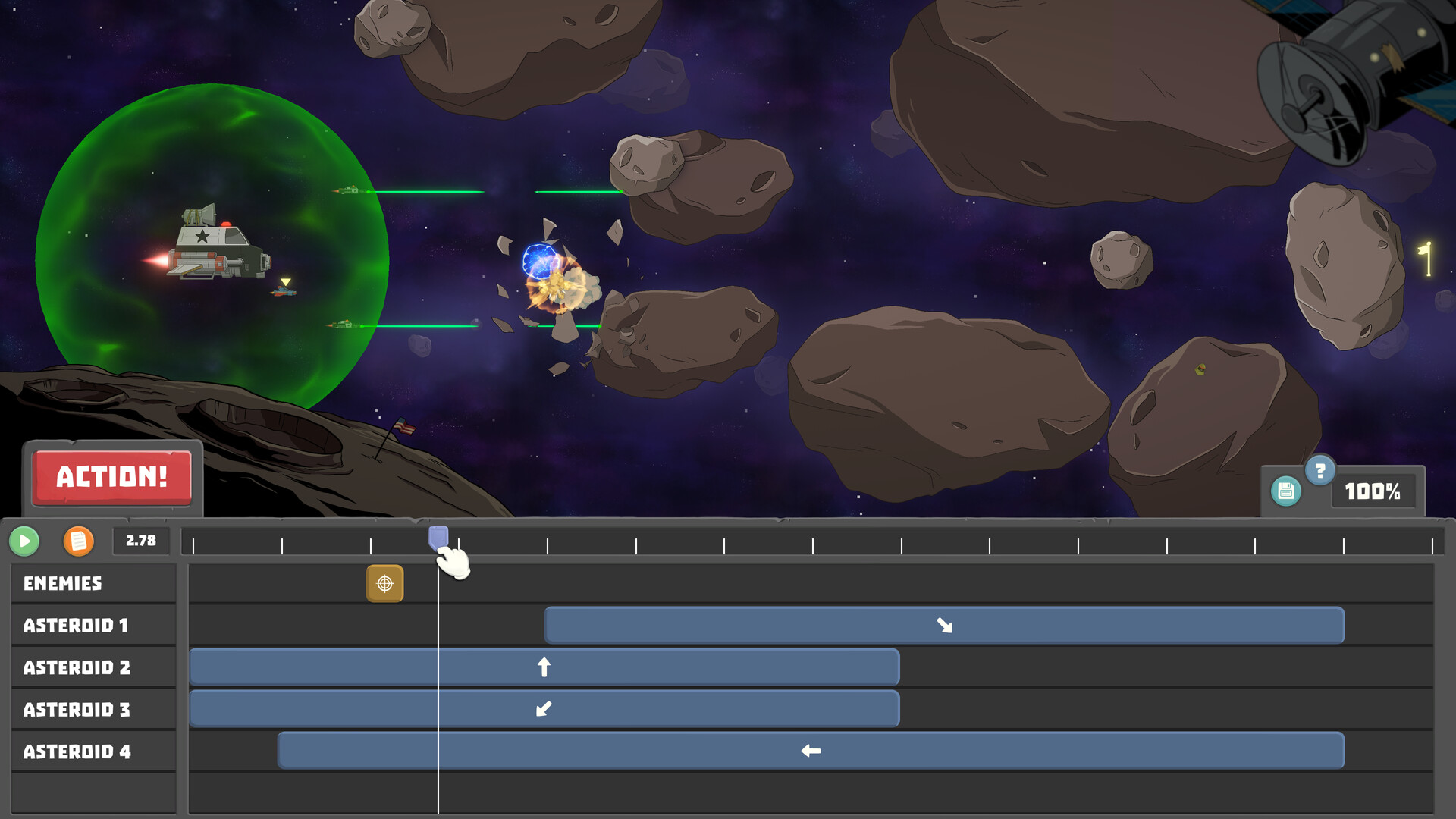The image size is (1456, 819).
Task: Click the 2.78 time display field
Action: click(x=140, y=541)
